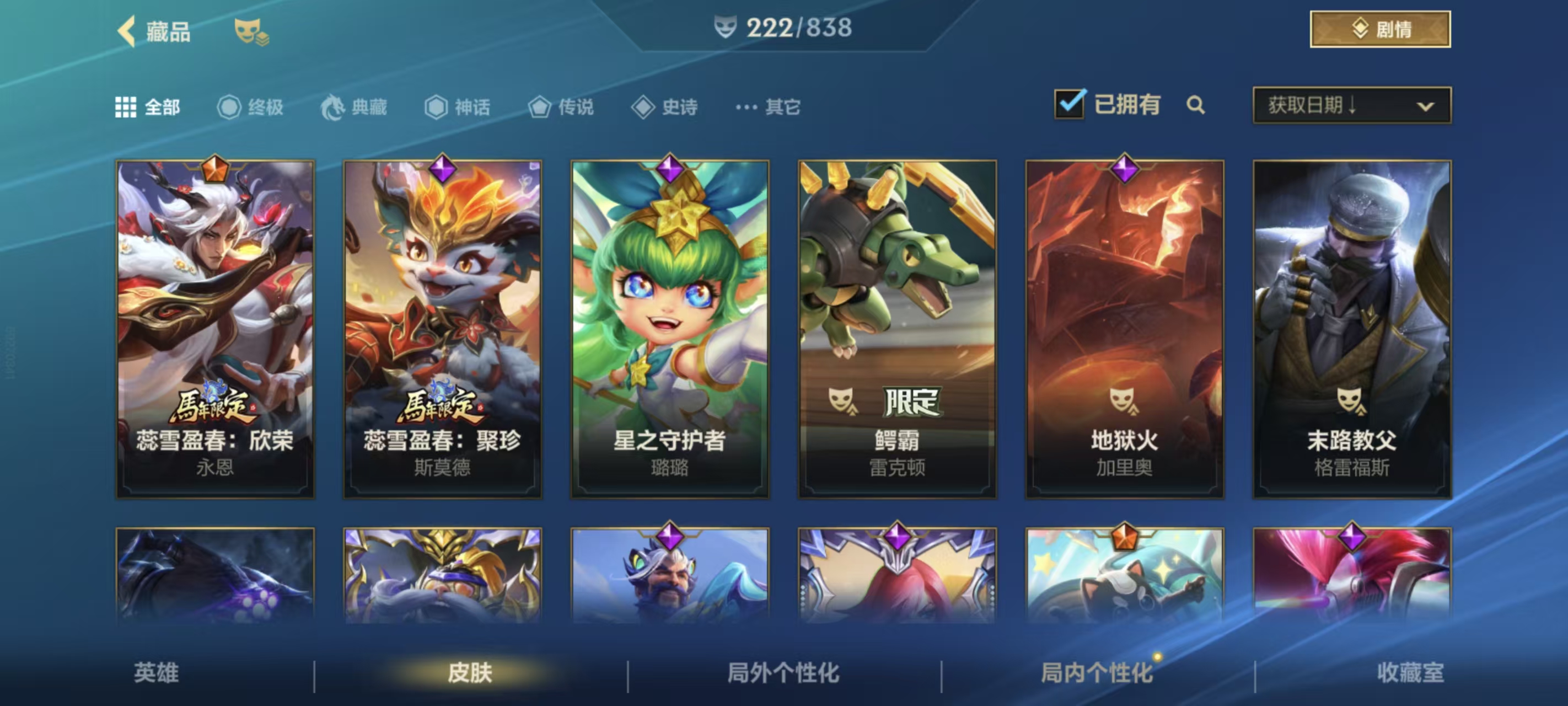The height and width of the screenshot is (706, 1568).
Task: Open the 鳄霸 雷克顿 skin card
Action: pyautogui.click(x=897, y=329)
